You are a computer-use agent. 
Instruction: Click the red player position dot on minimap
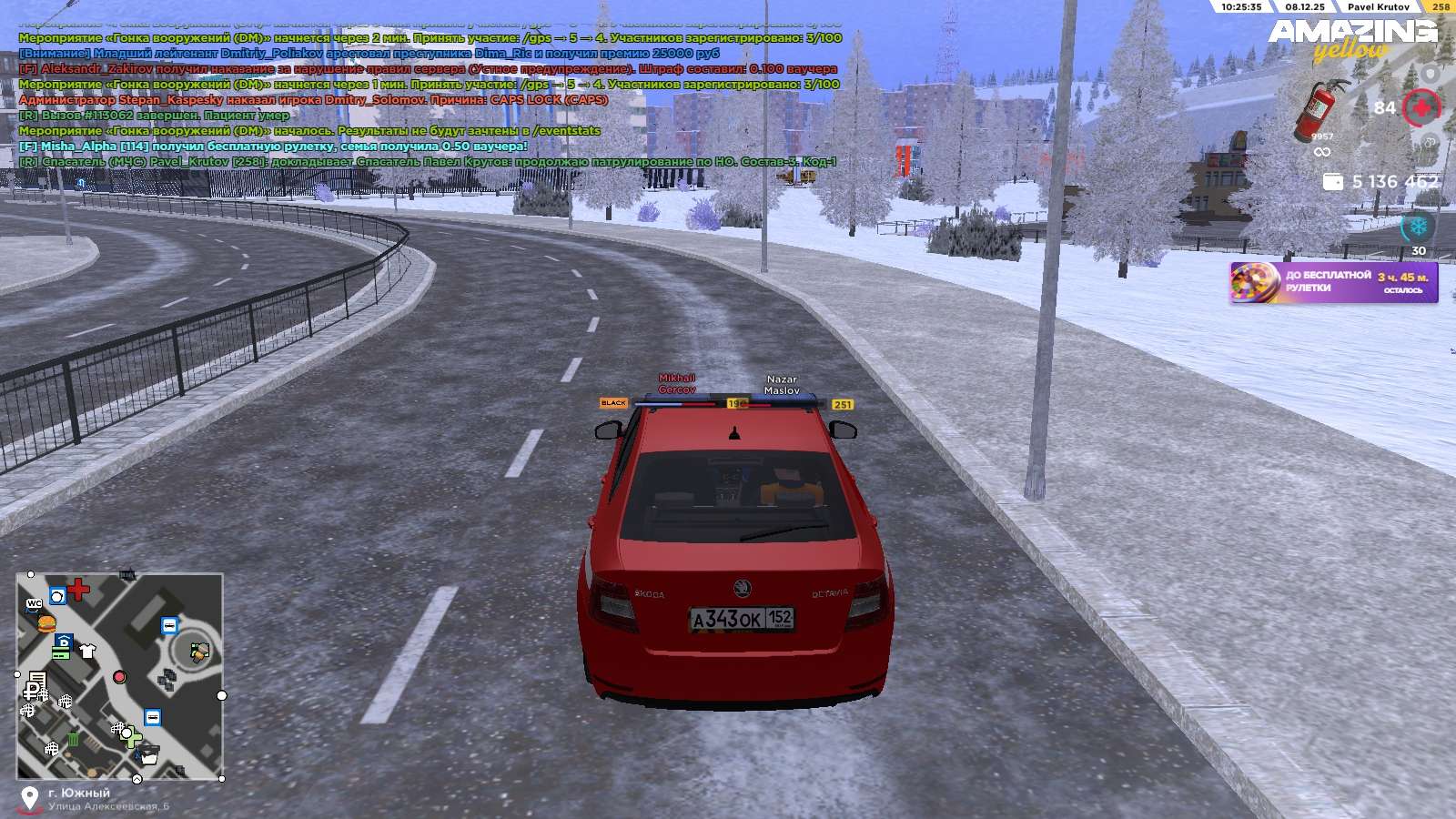point(119,677)
